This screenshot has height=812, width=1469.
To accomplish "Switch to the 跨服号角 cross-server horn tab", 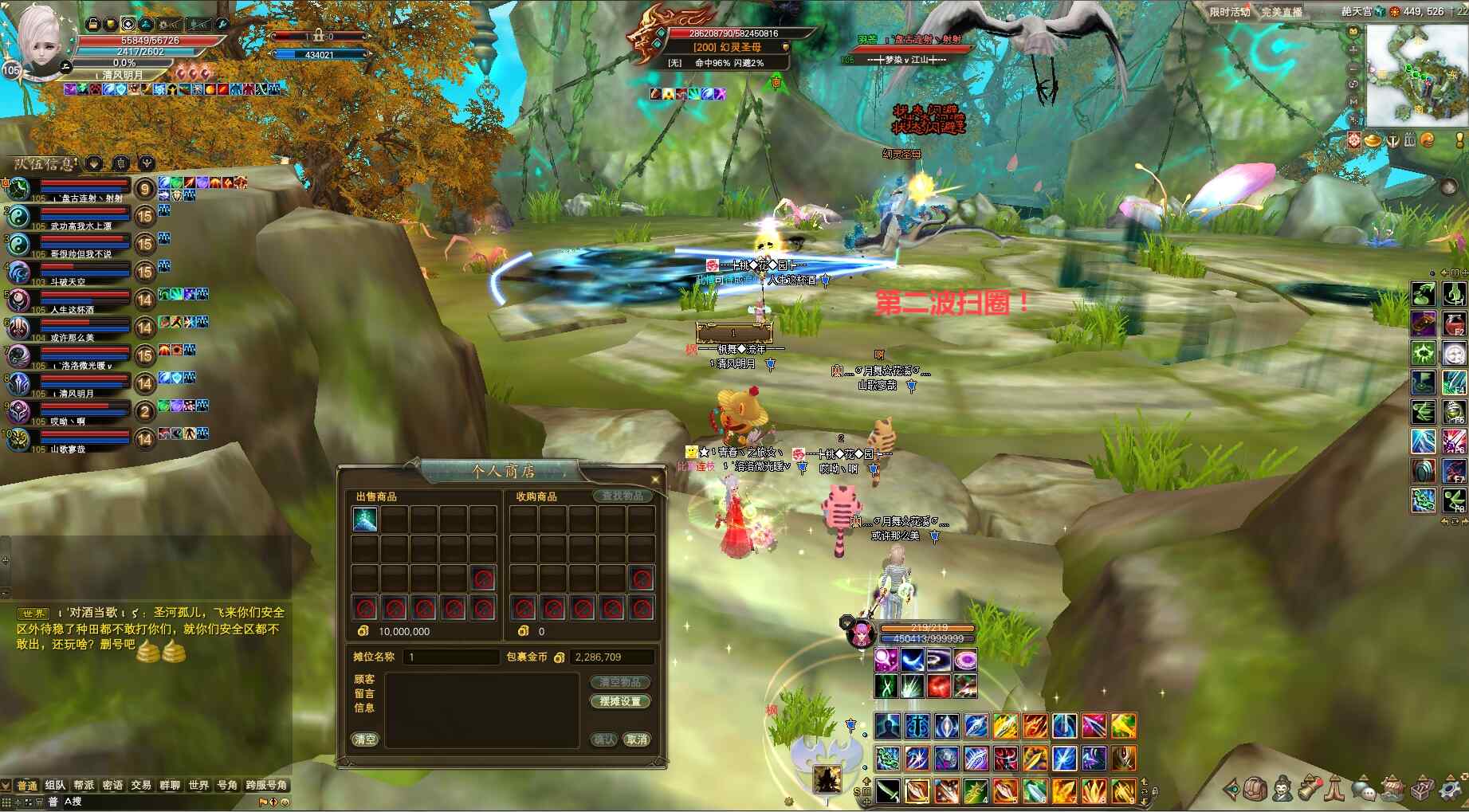I will click(x=266, y=786).
